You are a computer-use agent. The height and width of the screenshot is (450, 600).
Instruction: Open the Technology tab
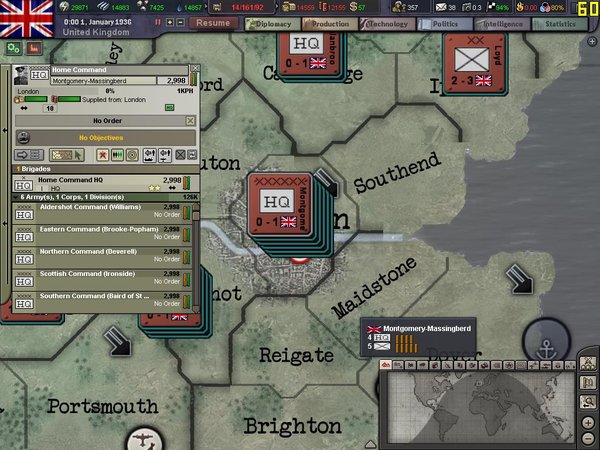pos(386,23)
